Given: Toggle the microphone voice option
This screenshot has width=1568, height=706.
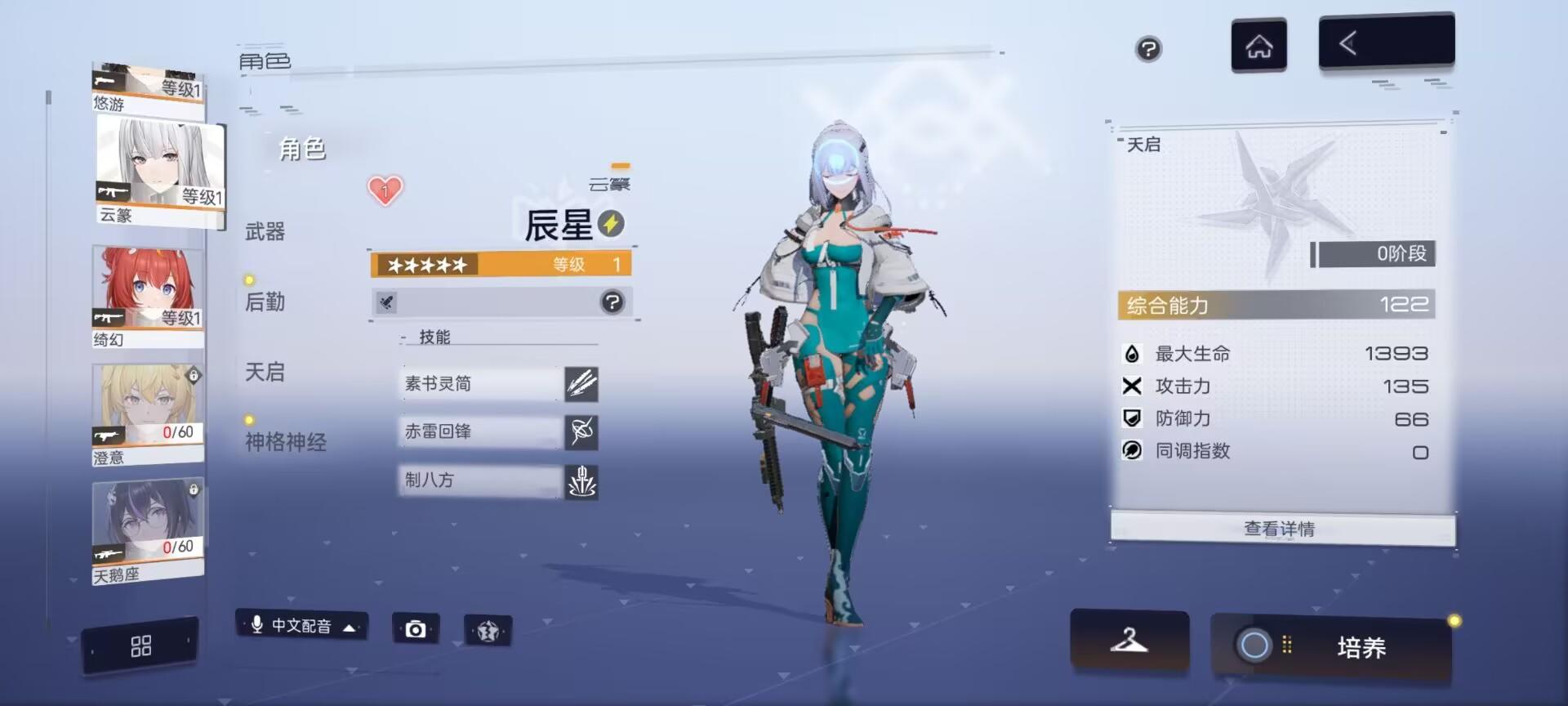Looking at the screenshot, I should click(x=256, y=626).
